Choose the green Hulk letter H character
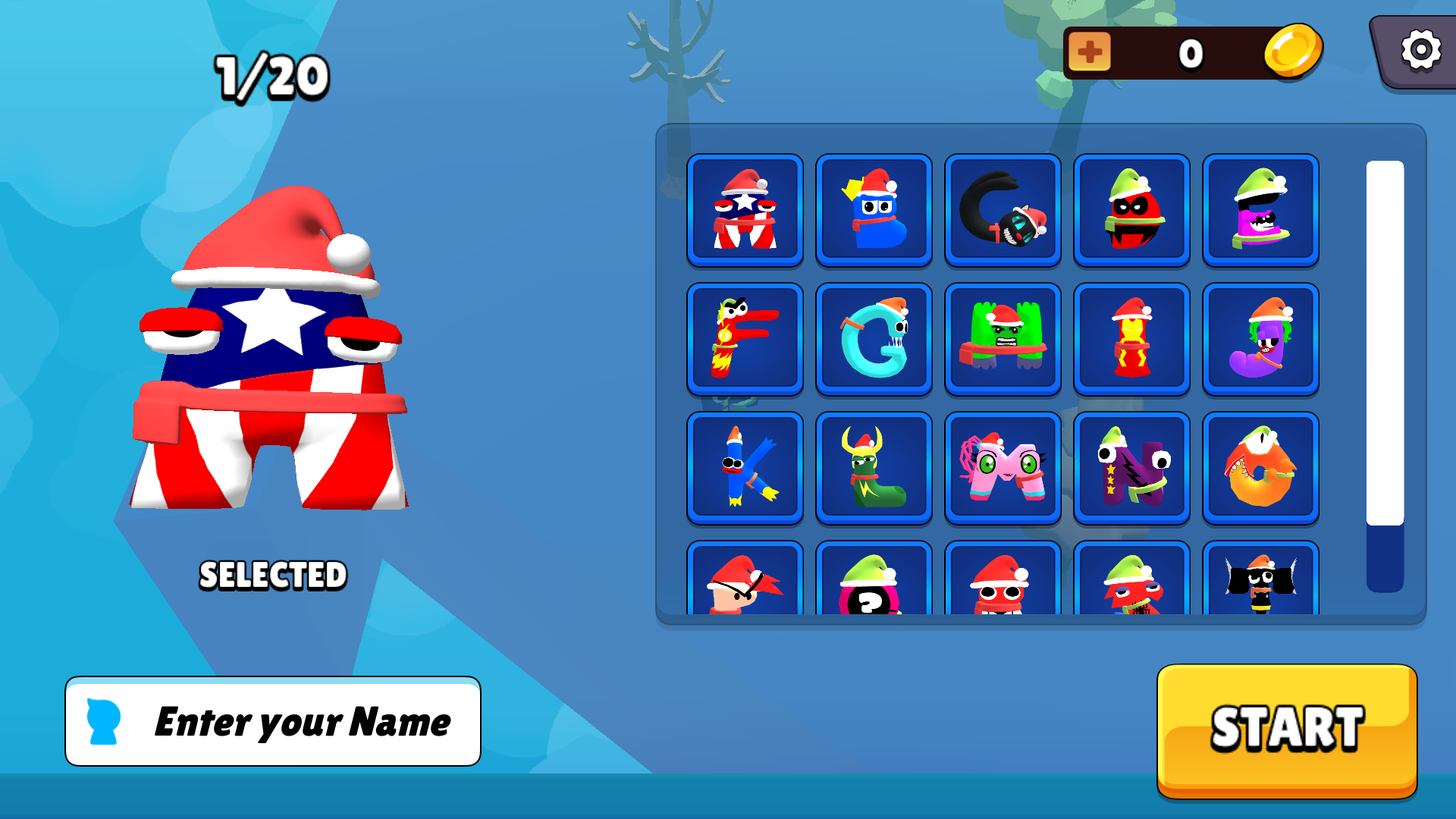 (x=1003, y=340)
